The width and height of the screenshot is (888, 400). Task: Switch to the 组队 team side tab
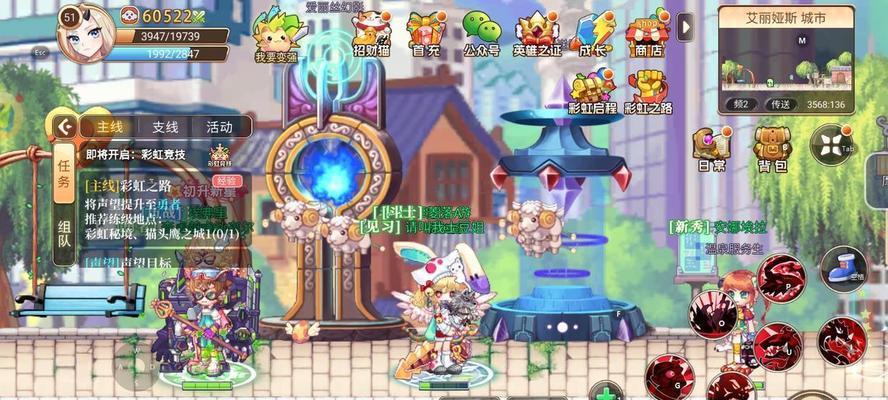pyautogui.click(x=65, y=232)
